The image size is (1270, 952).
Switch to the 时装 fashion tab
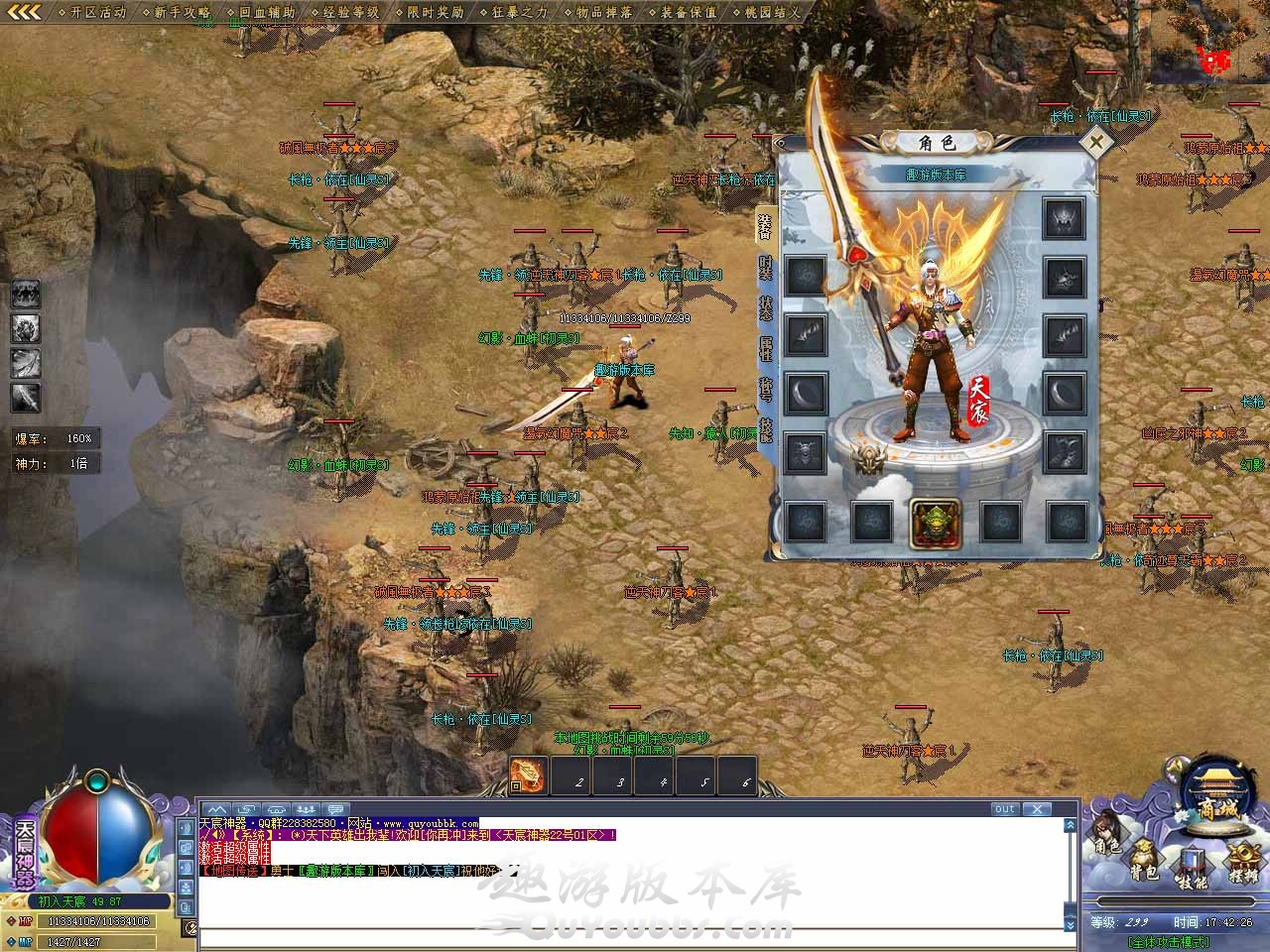pyautogui.click(x=765, y=268)
